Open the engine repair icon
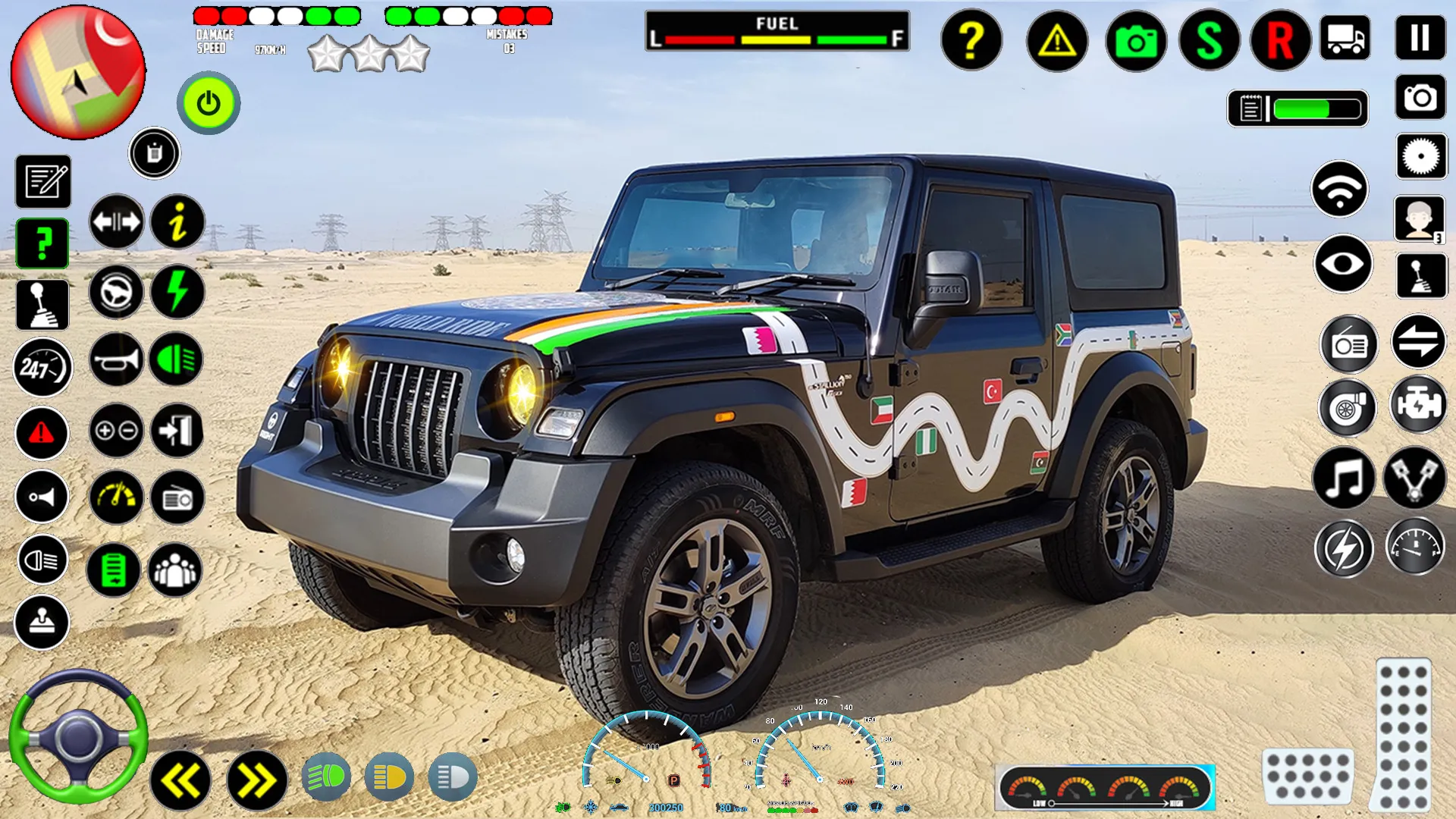This screenshot has height=819, width=1456. [x=1421, y=406]
